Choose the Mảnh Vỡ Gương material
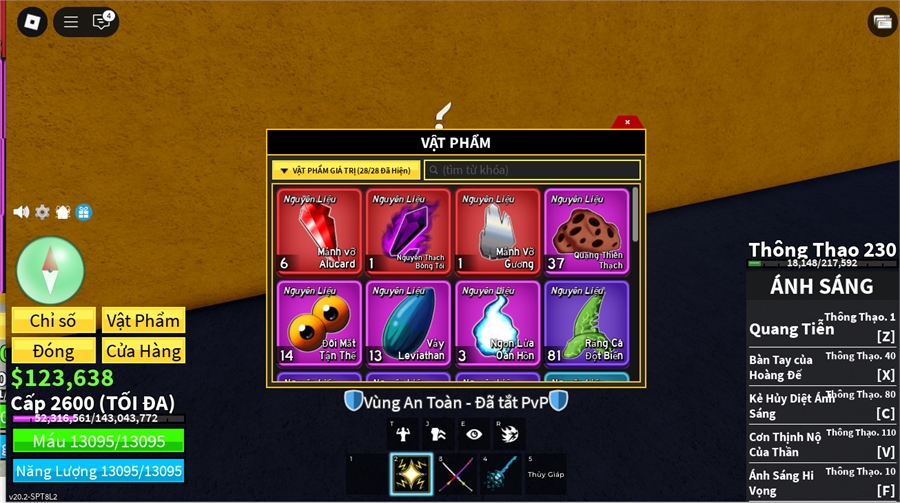This screenshot has height=503, width=900. (x=497, y=231)
